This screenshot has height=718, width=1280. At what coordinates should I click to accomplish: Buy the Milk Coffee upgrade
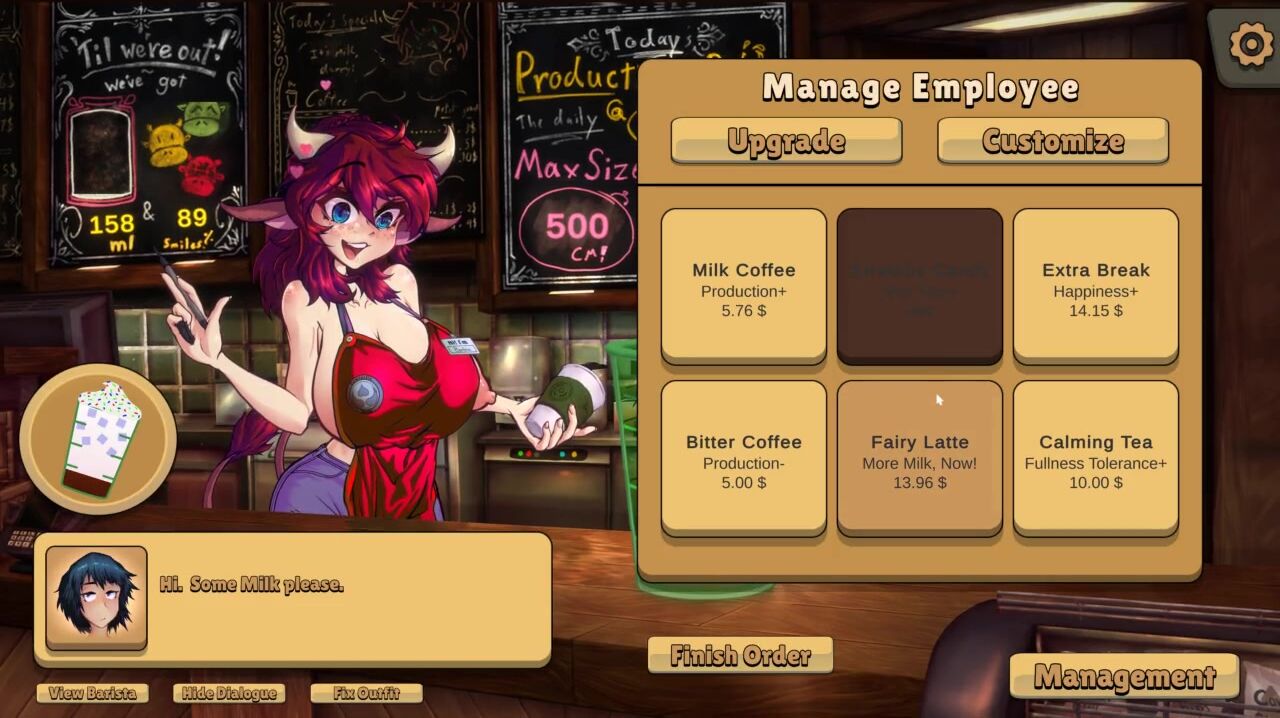click(x=744, y=286)
